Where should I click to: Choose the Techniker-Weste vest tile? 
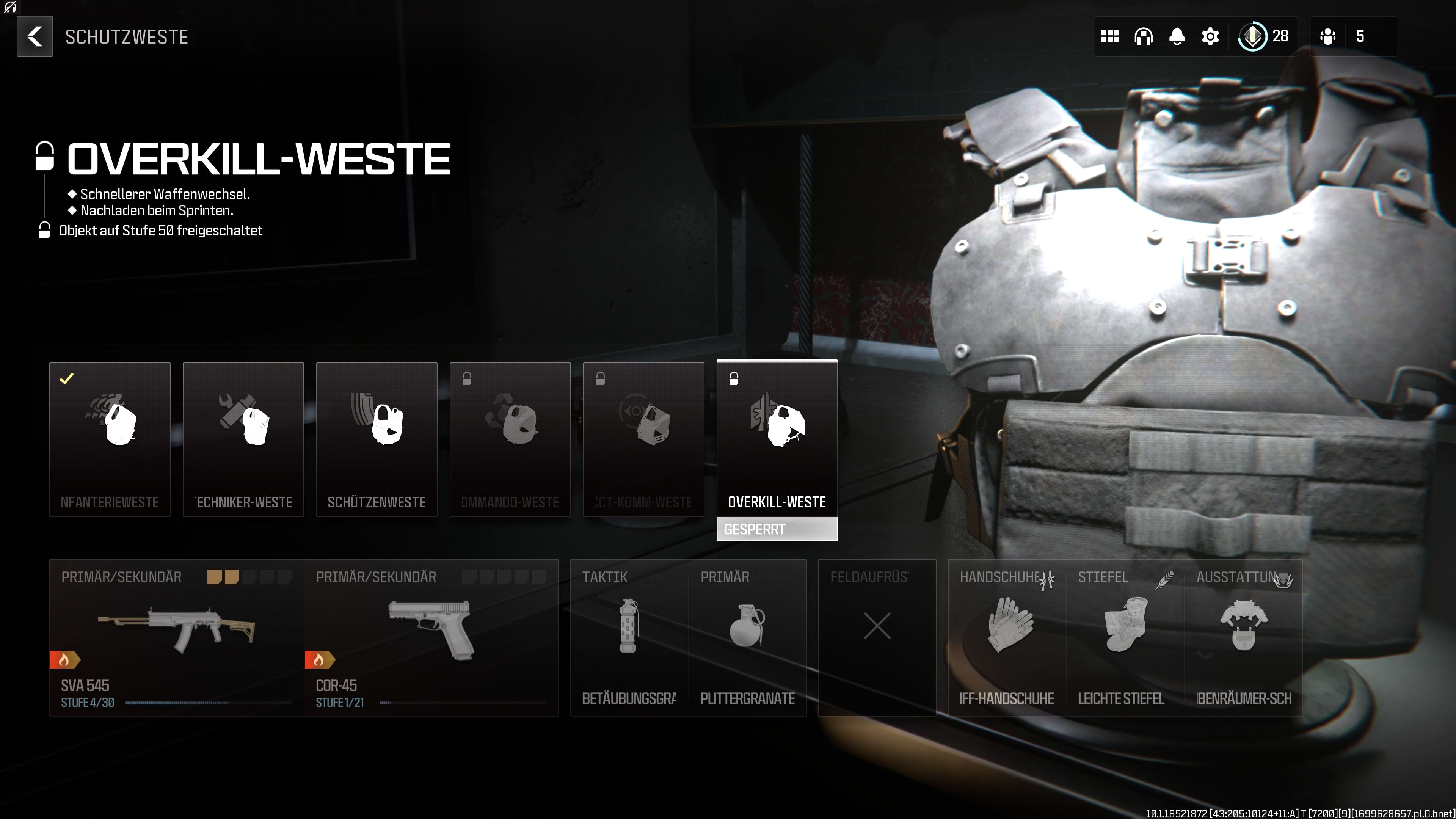pyautogui.click(x=243, y=439)
